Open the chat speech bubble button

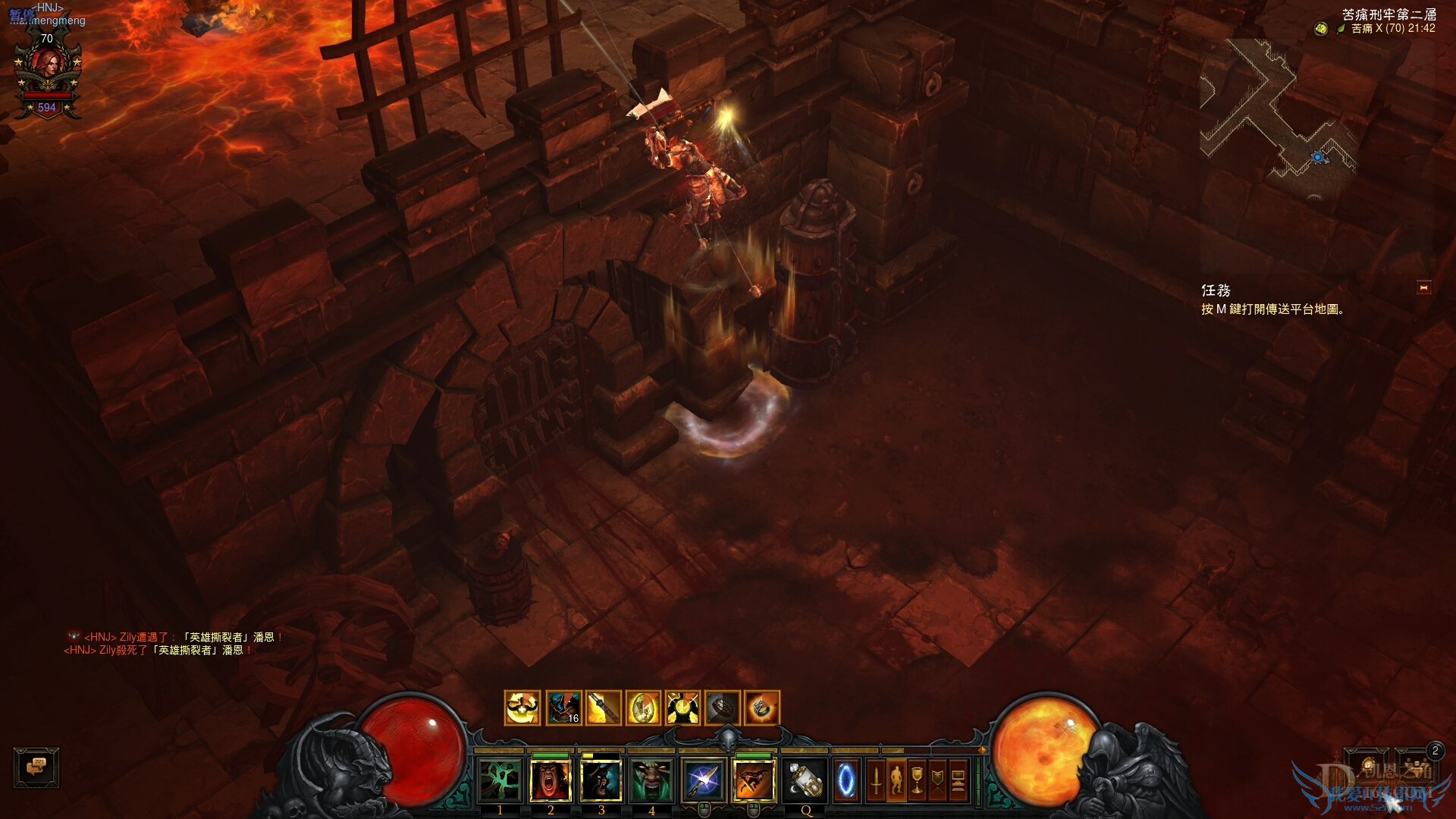36,767
